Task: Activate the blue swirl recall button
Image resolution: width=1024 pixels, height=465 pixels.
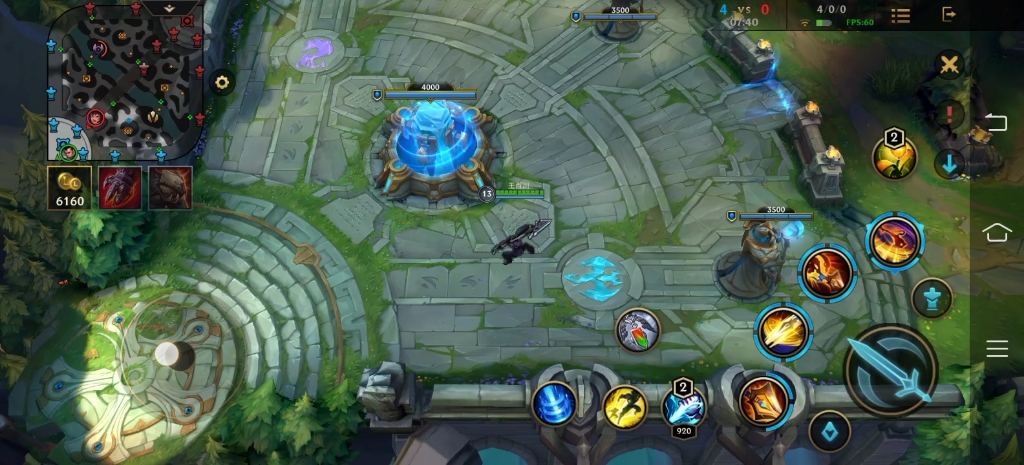Action: [554, 404]
